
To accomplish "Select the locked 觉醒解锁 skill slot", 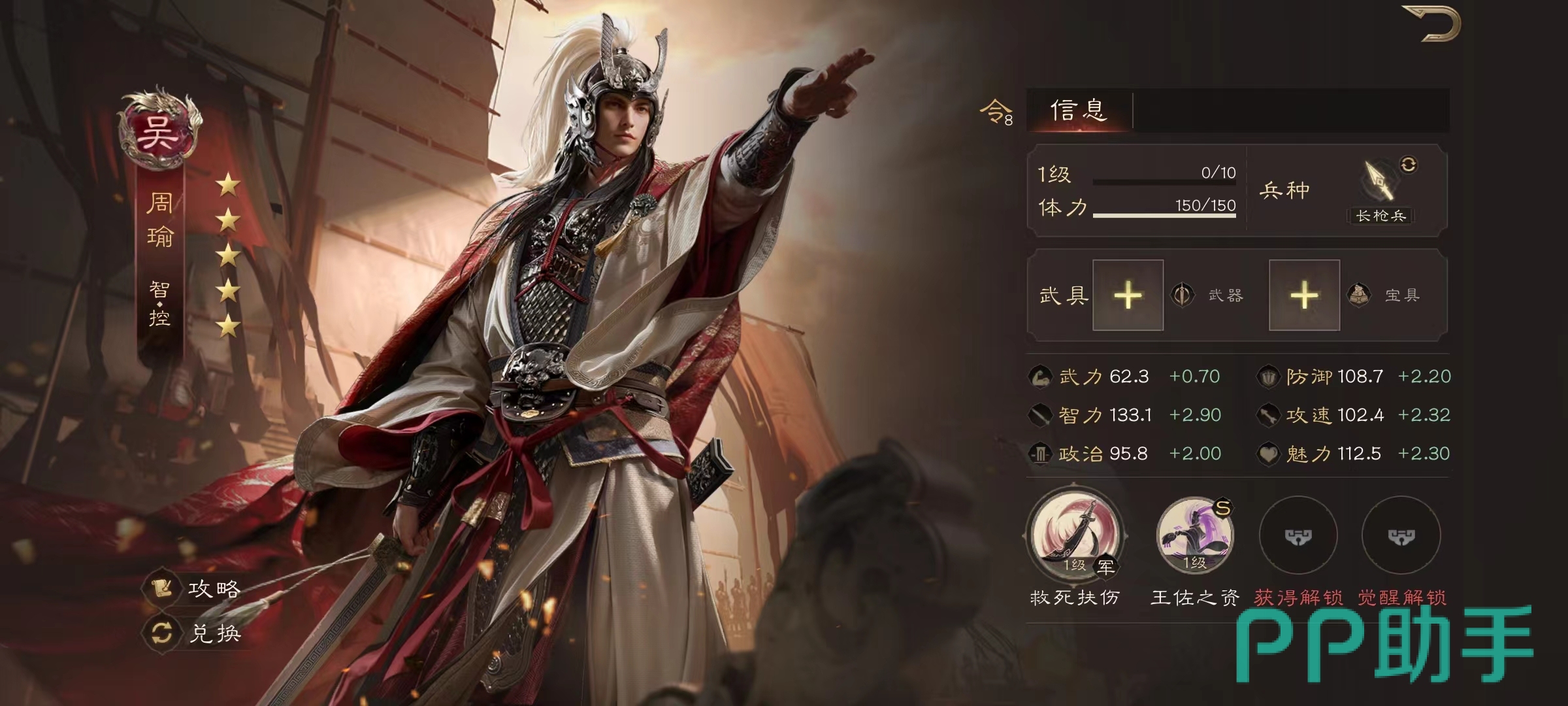I will point(1401,536).
